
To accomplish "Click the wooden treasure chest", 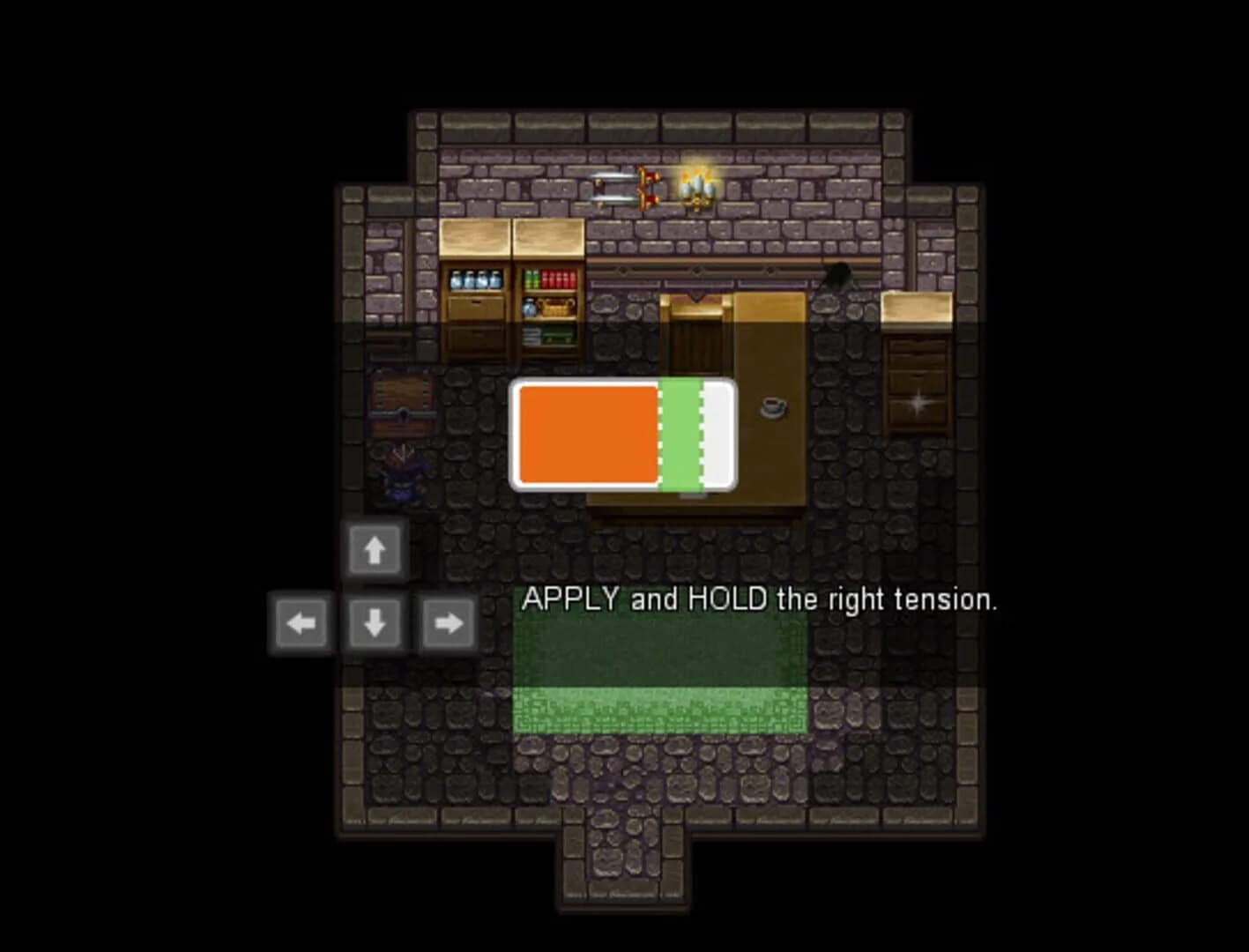I will tap(401, 405).
